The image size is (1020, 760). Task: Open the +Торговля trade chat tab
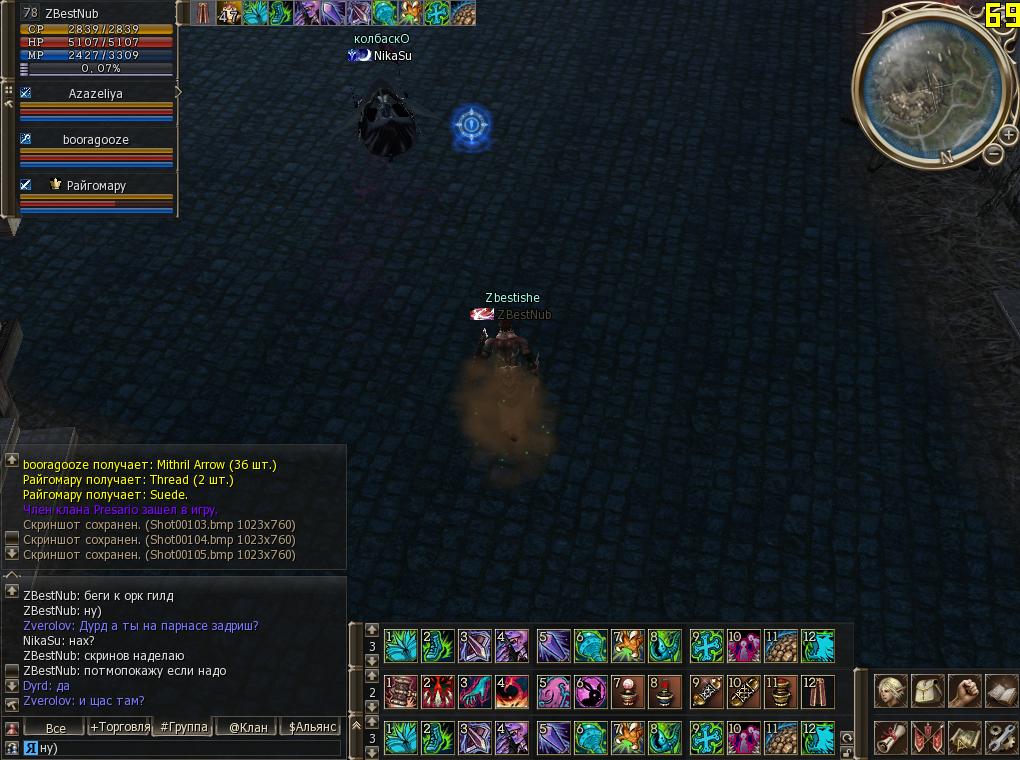click(119, 727)
